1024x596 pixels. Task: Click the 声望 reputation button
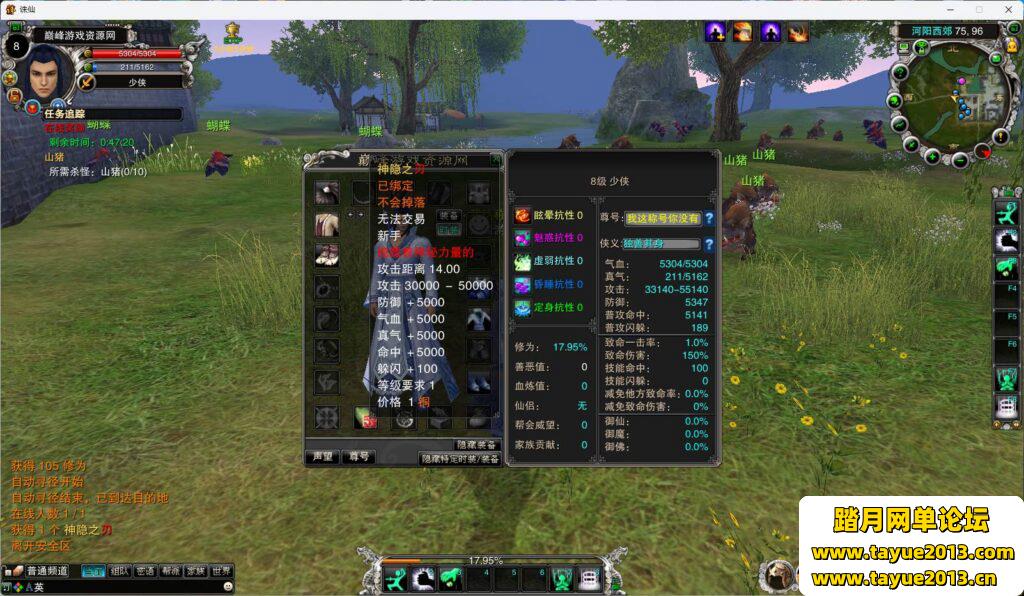(320, 457)
